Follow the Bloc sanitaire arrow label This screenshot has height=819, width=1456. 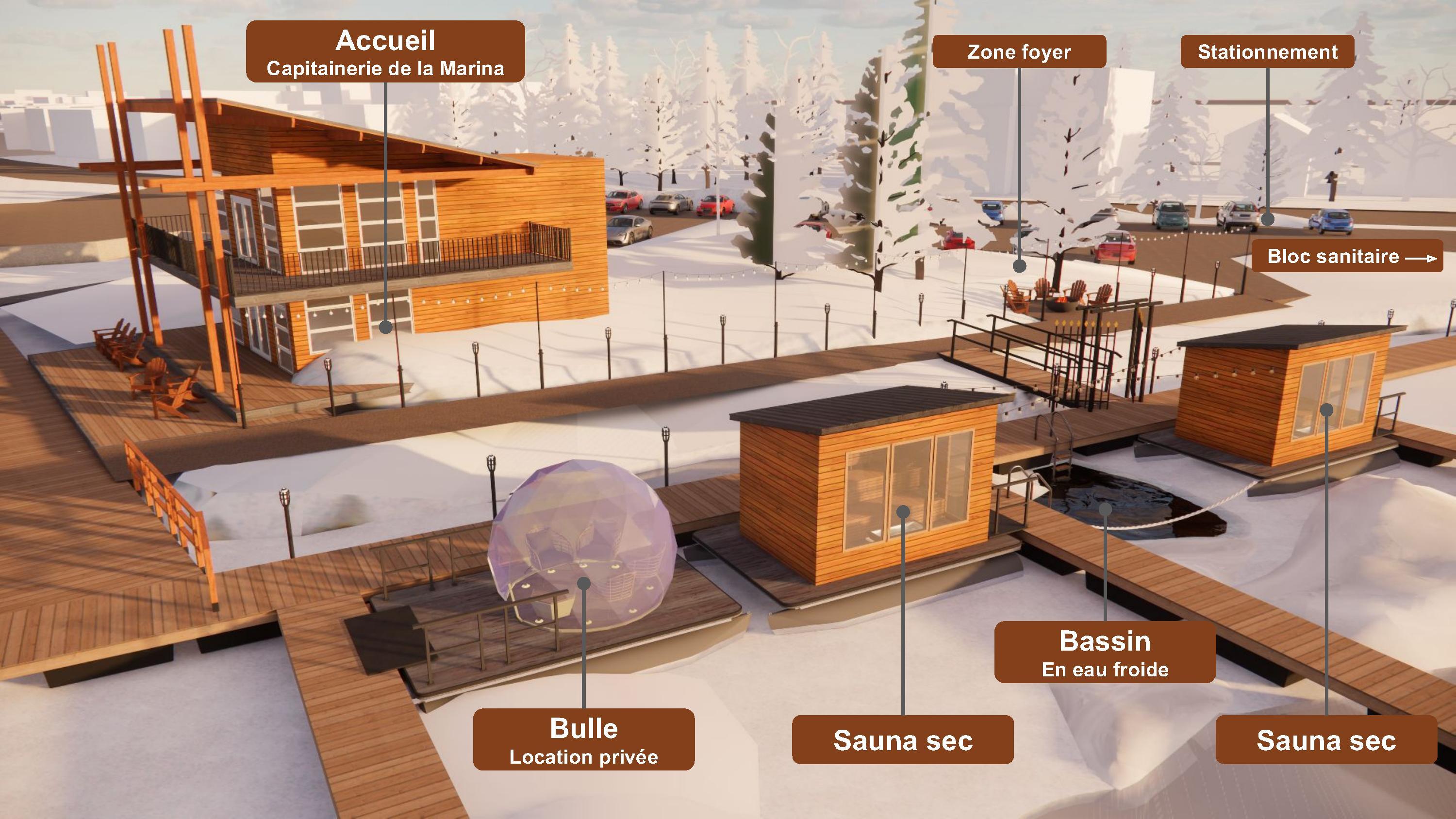[x=1347, y=257]
